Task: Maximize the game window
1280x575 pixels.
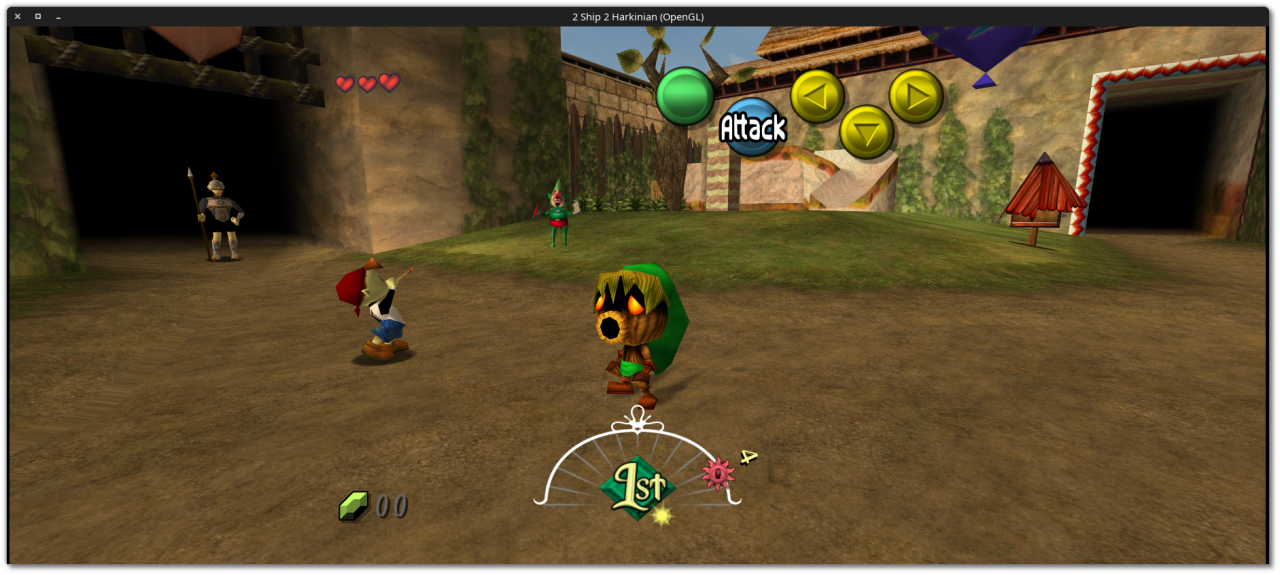Action: click(x=38, y=17)
